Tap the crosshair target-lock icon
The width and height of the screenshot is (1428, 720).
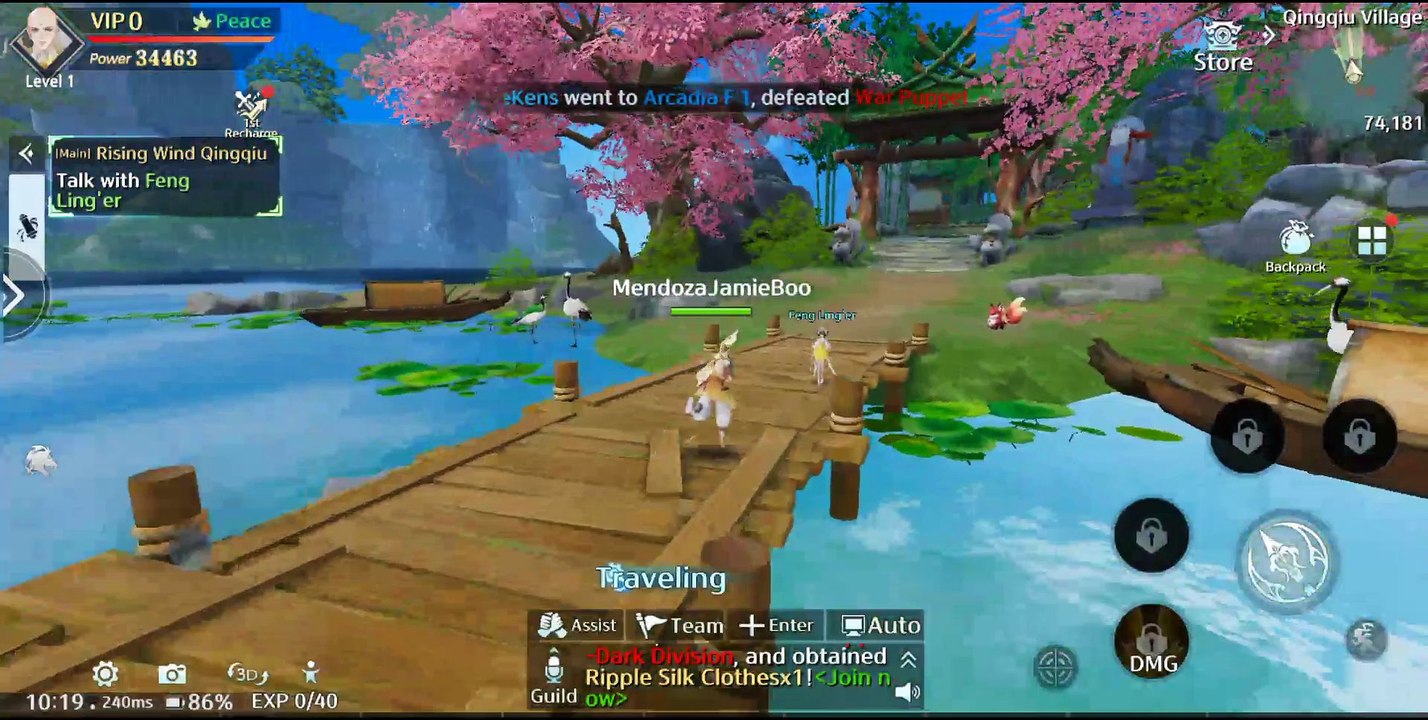1055,666
